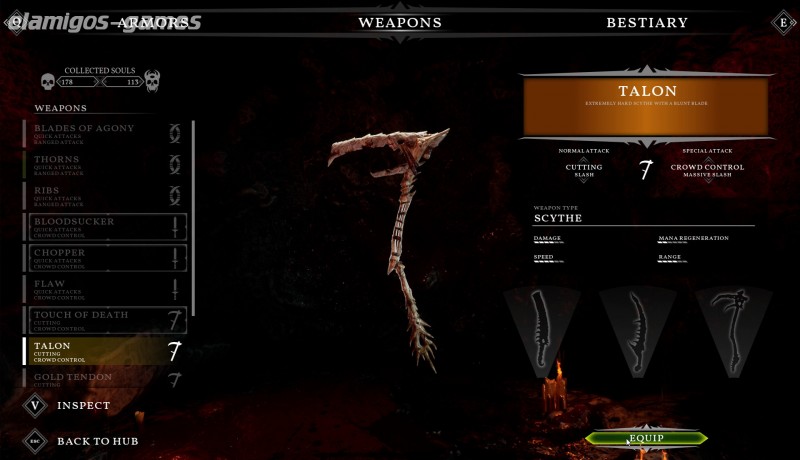Image resolution: width=800 pixels, height=460 pixels.
Task: Select the Weapons tab
Action: [x=399, y=22]
